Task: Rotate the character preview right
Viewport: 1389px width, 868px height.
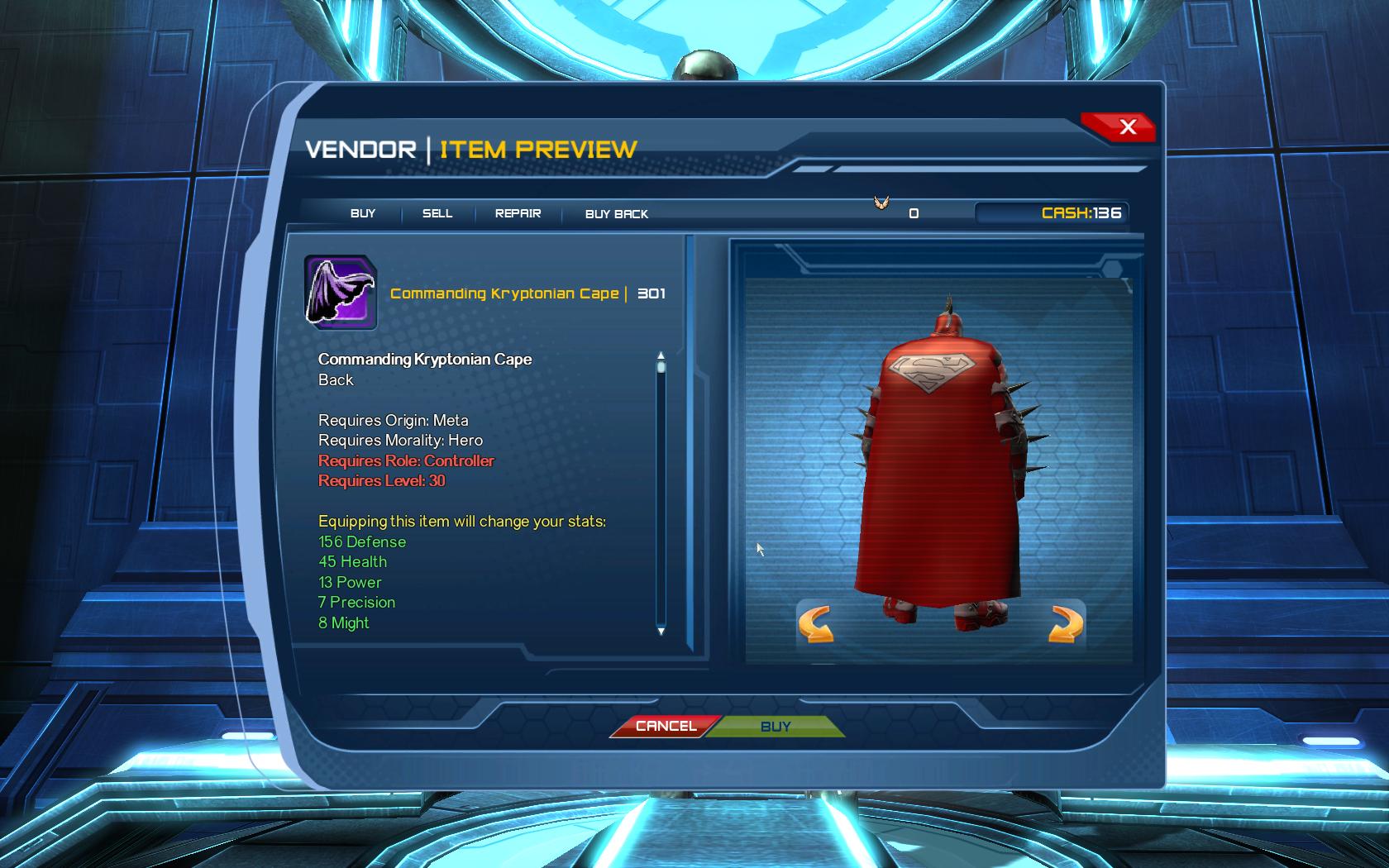Action: tap(1065, 624)
